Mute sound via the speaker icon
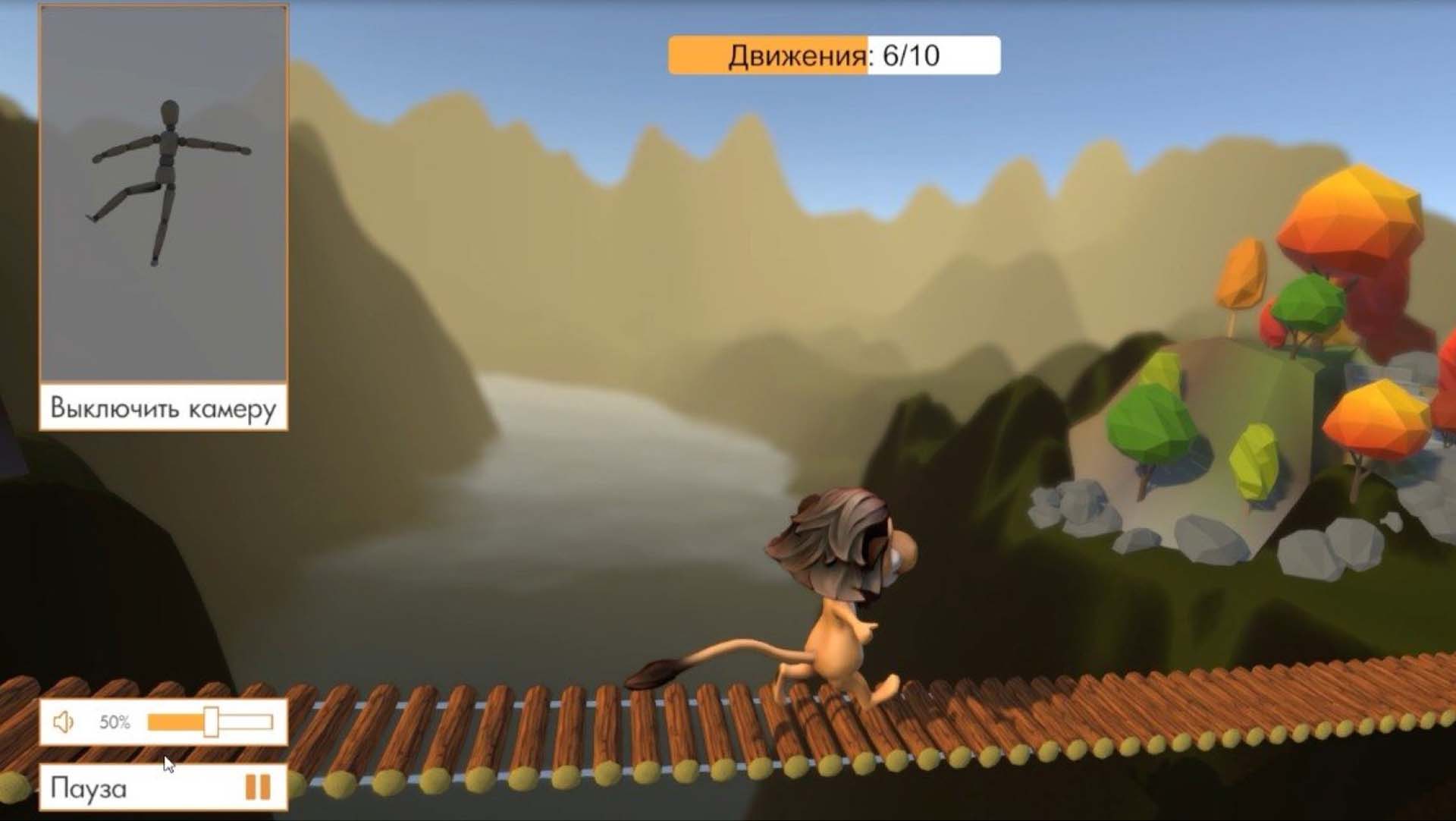Screen dimensions: 1456x821 (x=64, y=722)
